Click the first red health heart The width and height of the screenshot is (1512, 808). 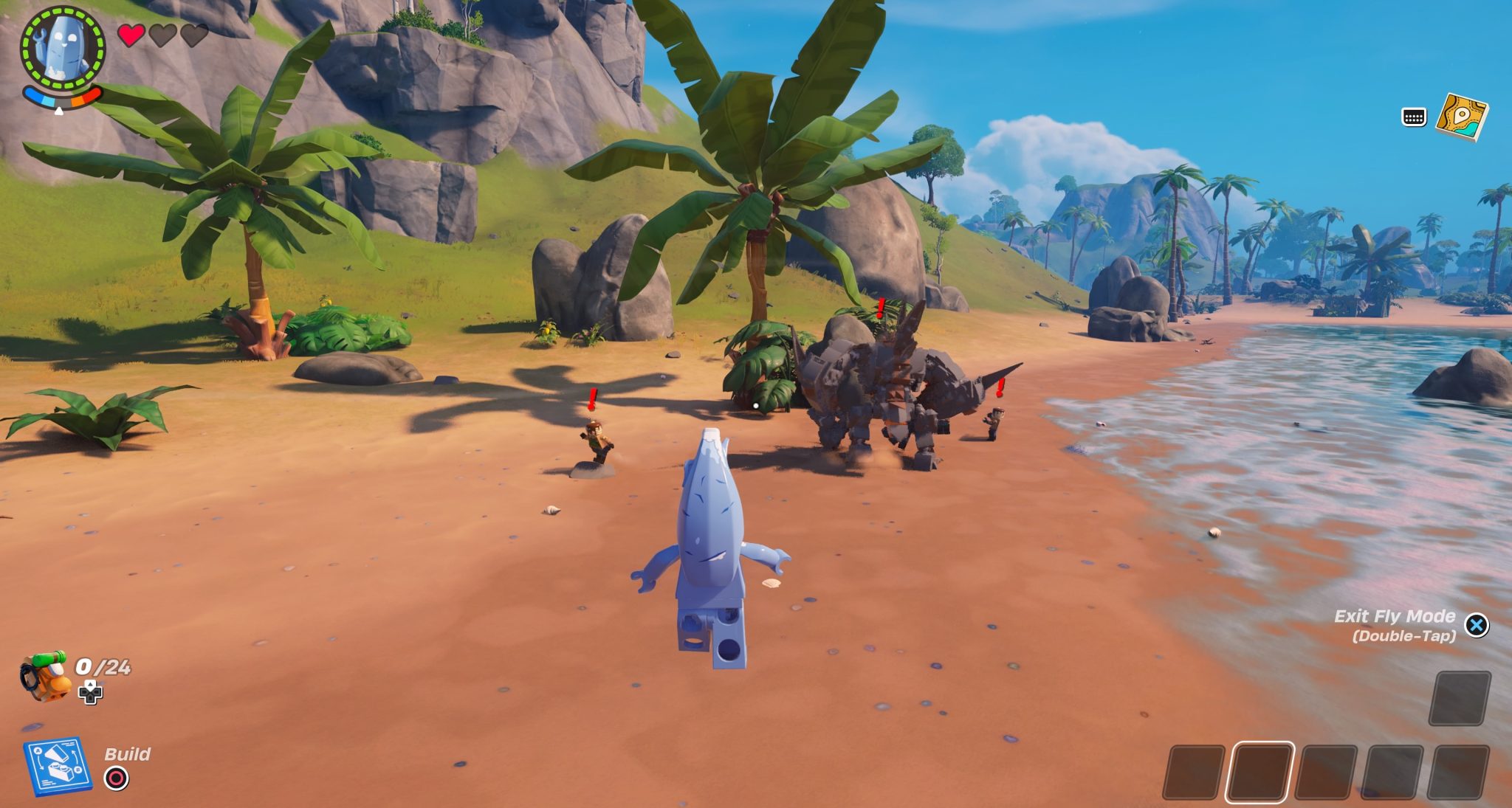(x=130, y=33)
